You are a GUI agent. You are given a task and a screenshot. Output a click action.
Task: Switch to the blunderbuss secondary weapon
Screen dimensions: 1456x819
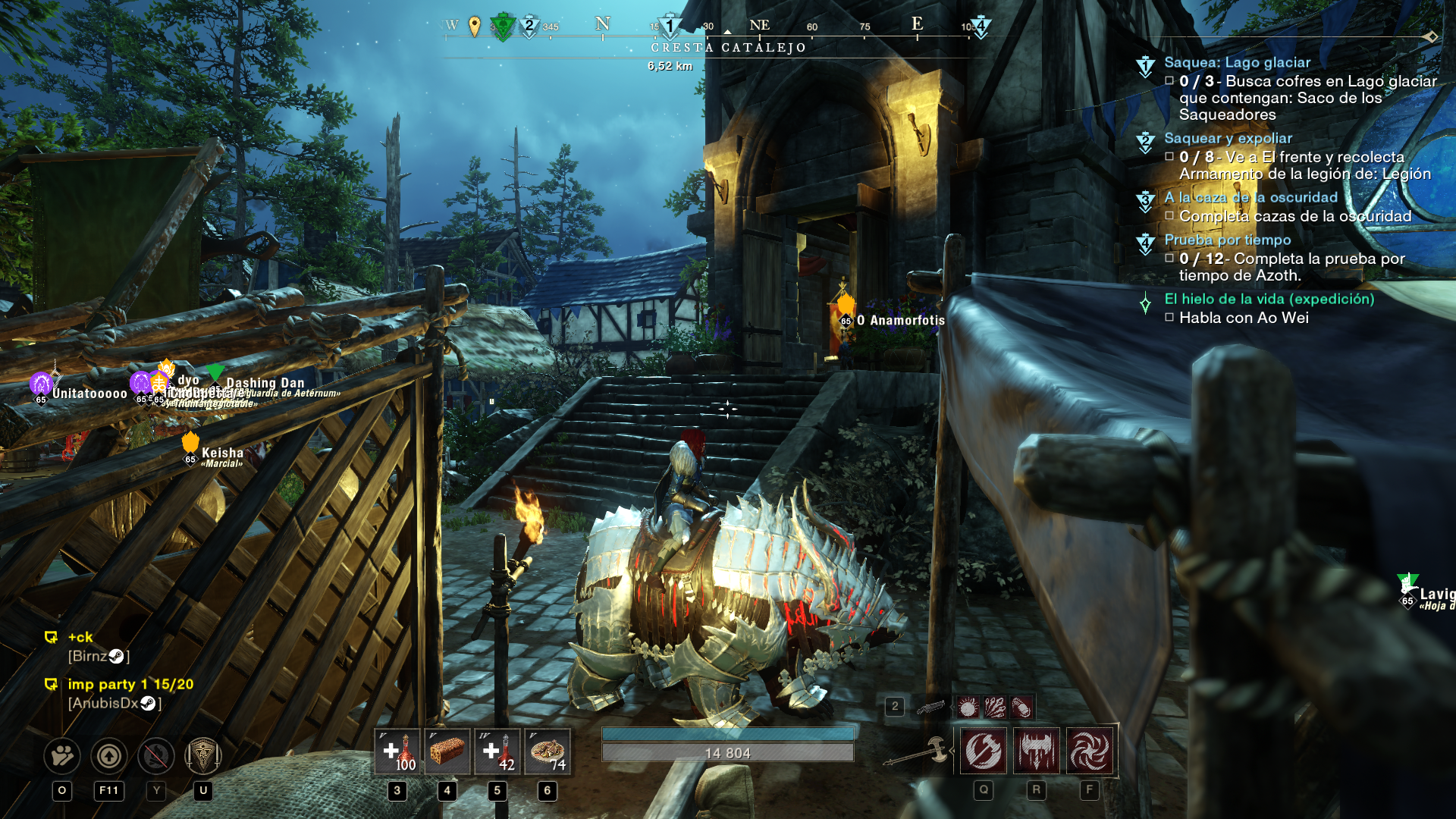tap(930, 708)
